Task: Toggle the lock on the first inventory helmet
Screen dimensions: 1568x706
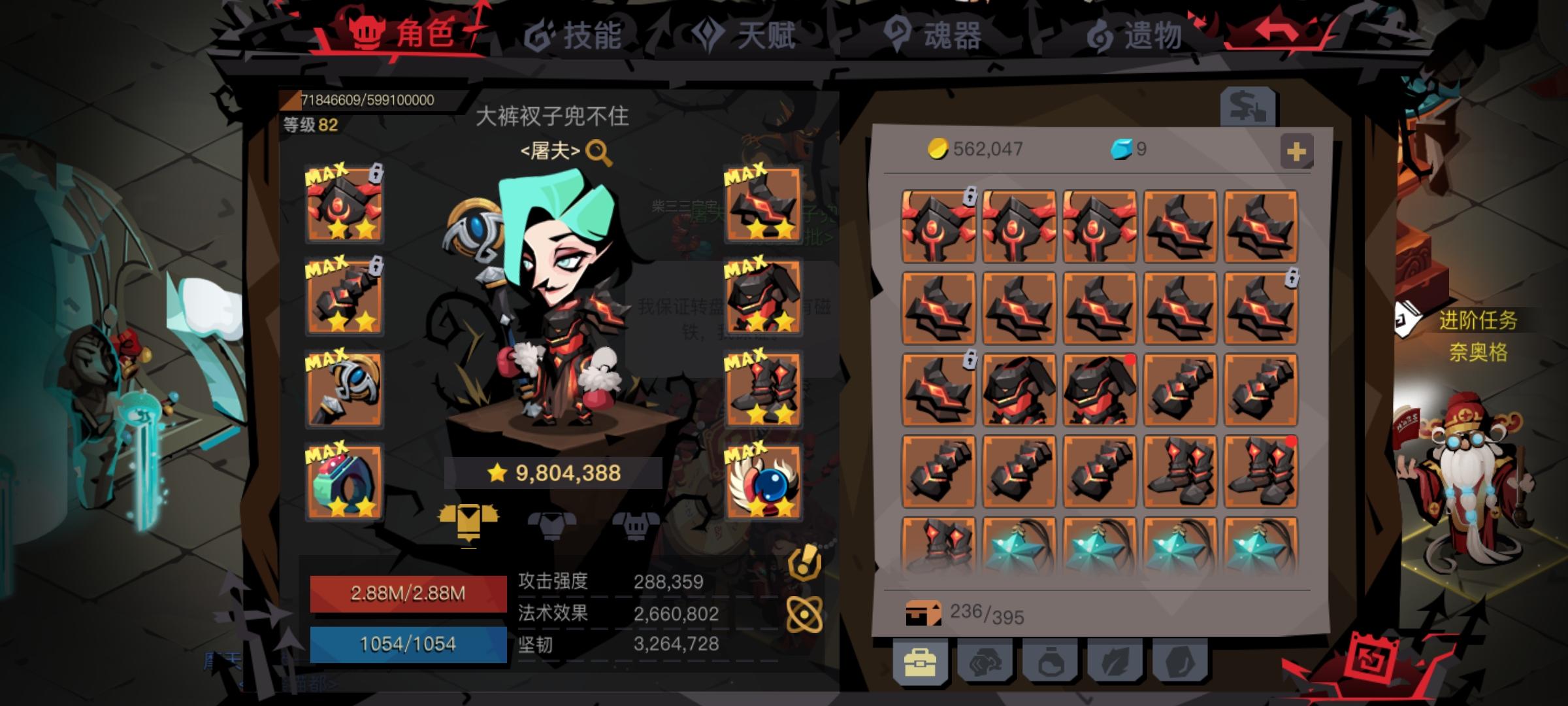Action: tap(969, 193)
